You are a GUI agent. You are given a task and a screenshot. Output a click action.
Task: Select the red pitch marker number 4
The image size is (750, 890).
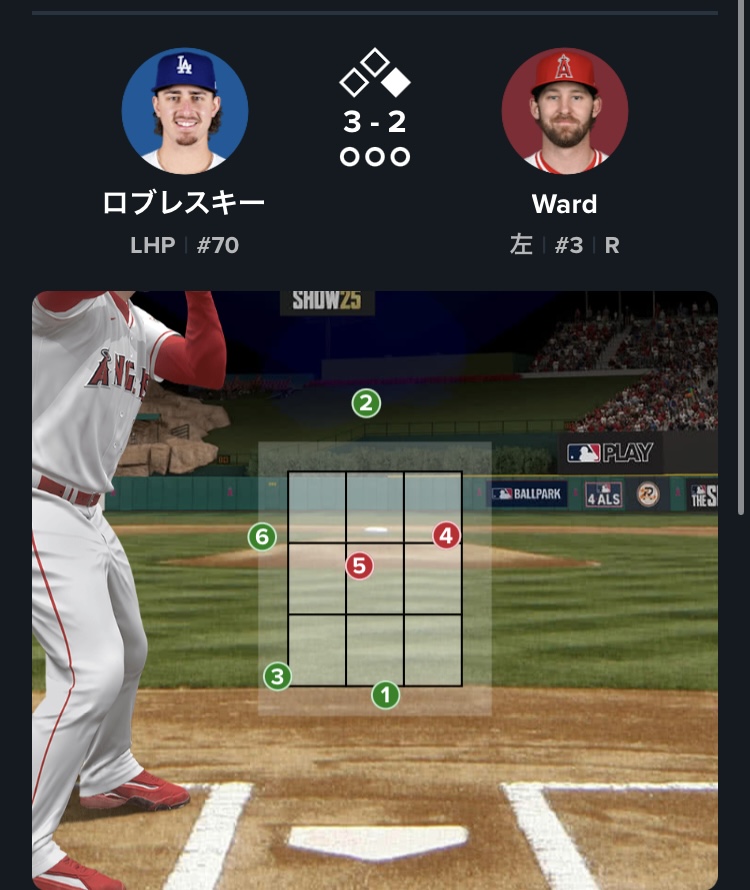(x=446, y=536)
